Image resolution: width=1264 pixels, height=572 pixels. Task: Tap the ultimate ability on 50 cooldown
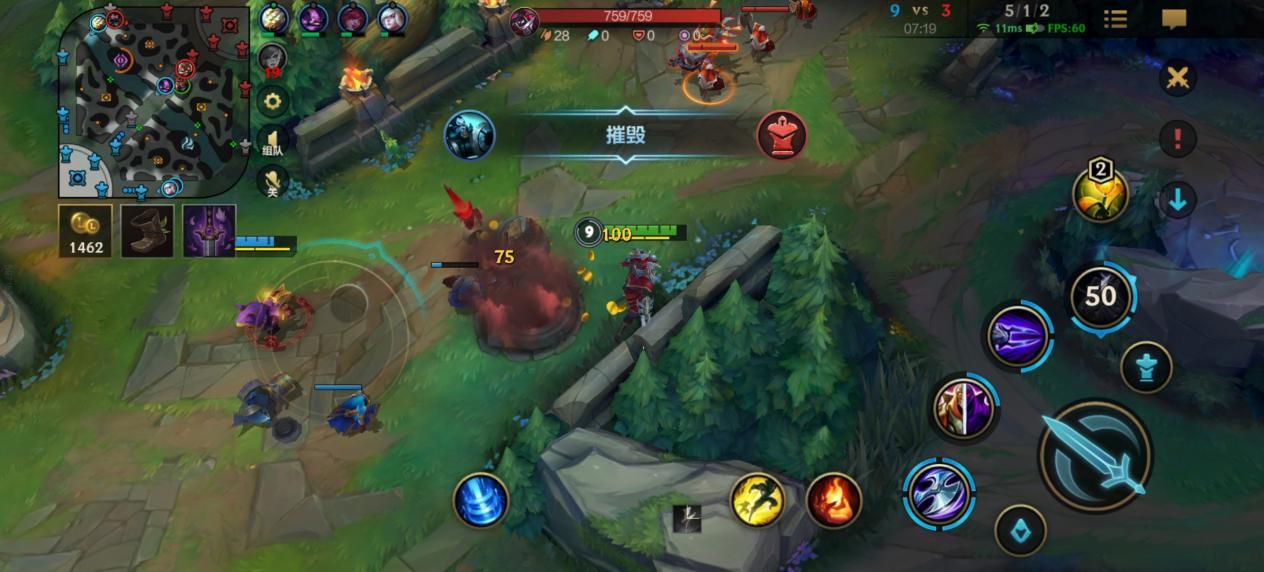click(1100, 295)
